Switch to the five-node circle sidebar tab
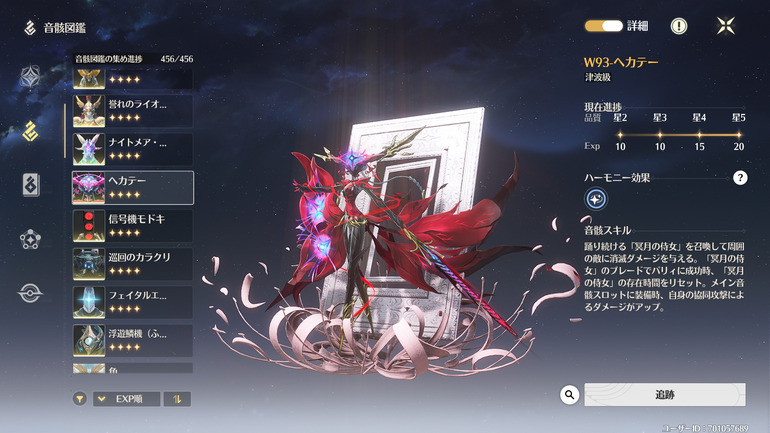 click(31, 239)
